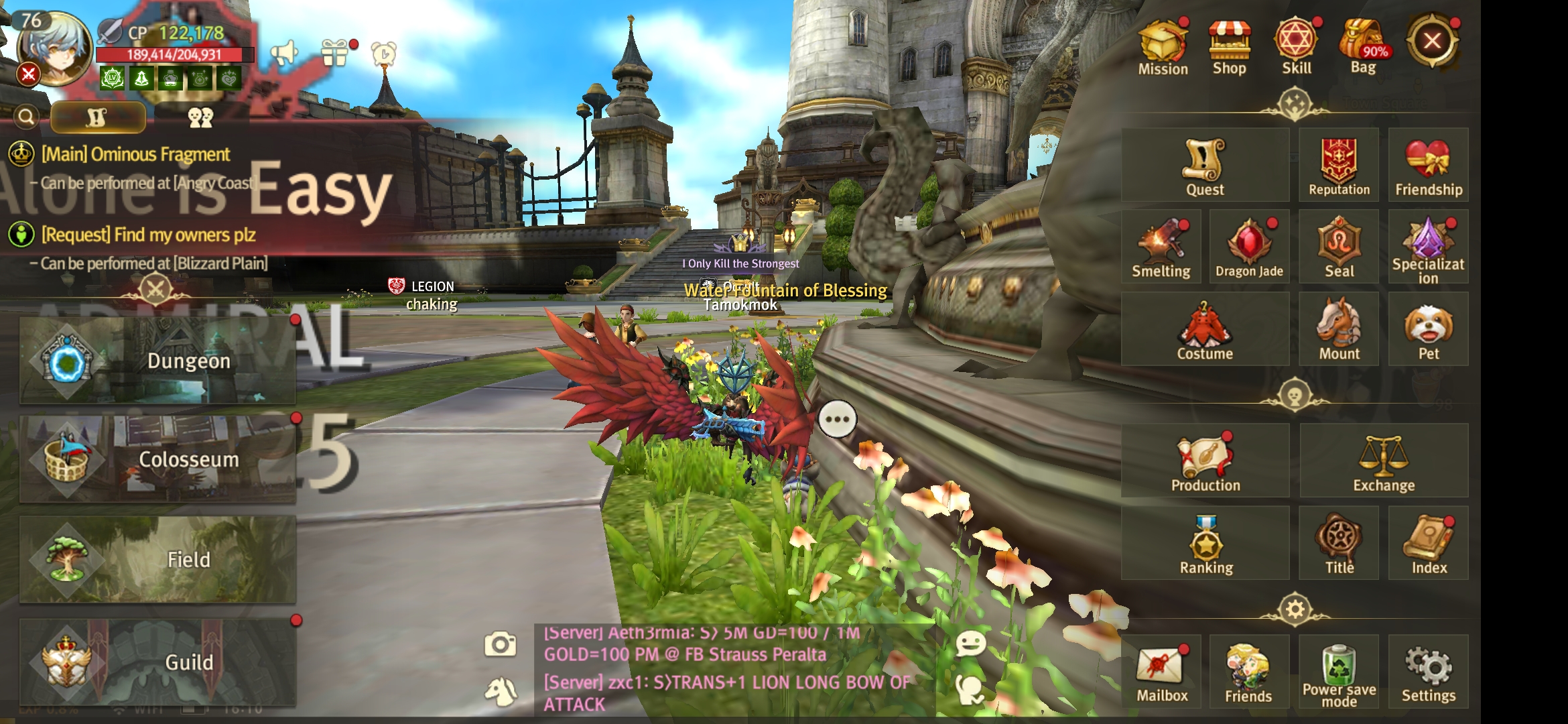Open the Pet menu
This screenshot has width=1568, height=724.
(x=1428, y=329)
